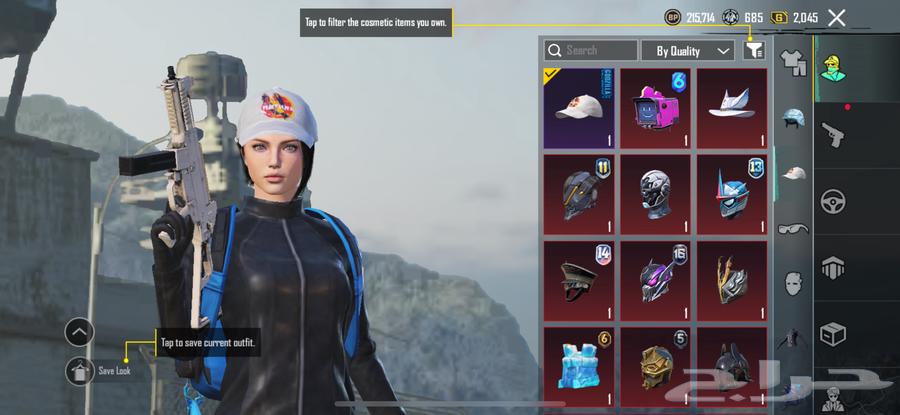Open the pistol weapon skins category
This screenshot has height=415, width=900.
(x=832, y=132)
